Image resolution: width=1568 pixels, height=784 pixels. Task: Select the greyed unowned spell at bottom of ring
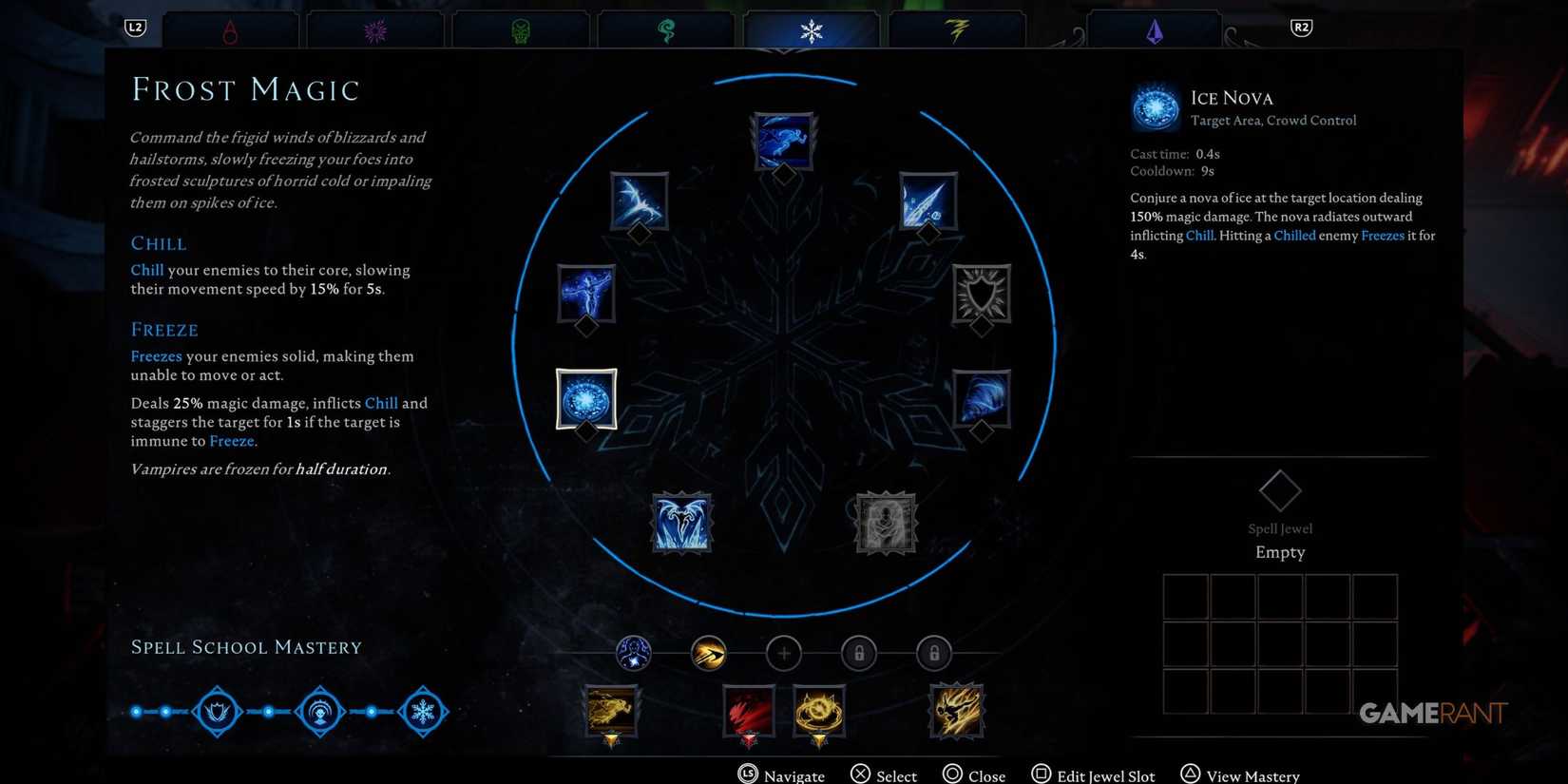point(885,523)
